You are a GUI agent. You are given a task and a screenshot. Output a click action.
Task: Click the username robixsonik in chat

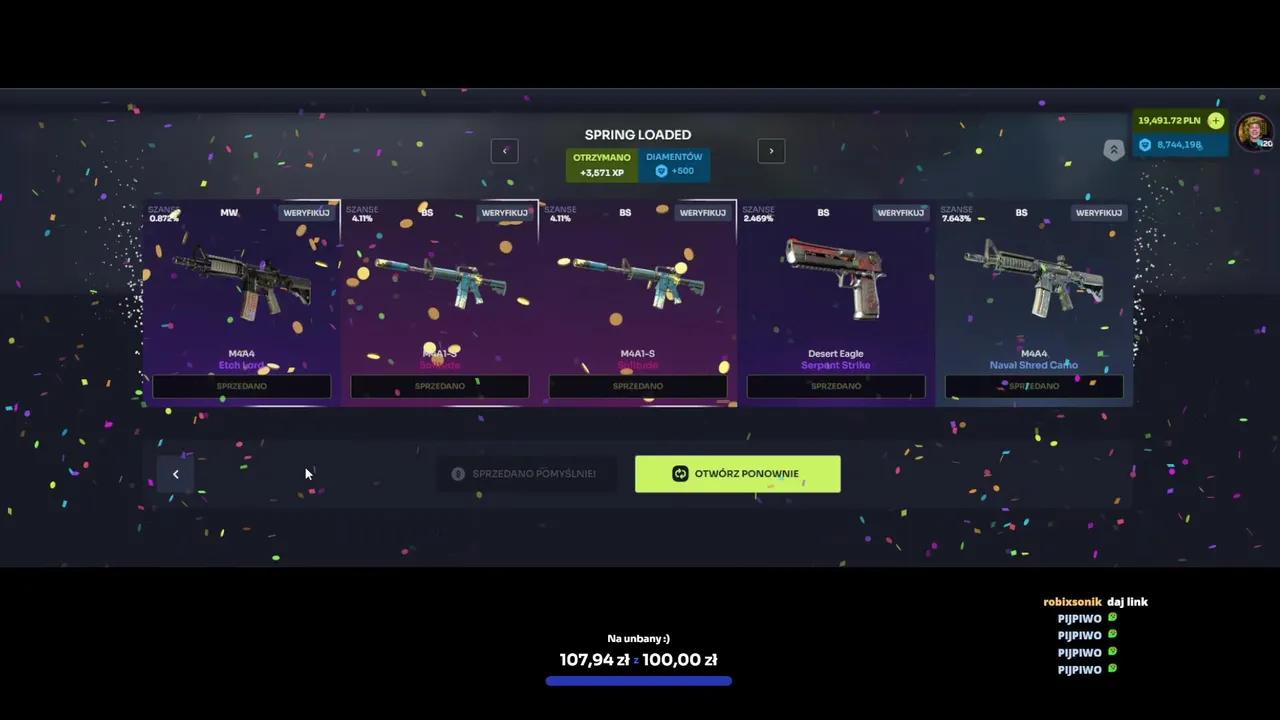pos(1072,601)
